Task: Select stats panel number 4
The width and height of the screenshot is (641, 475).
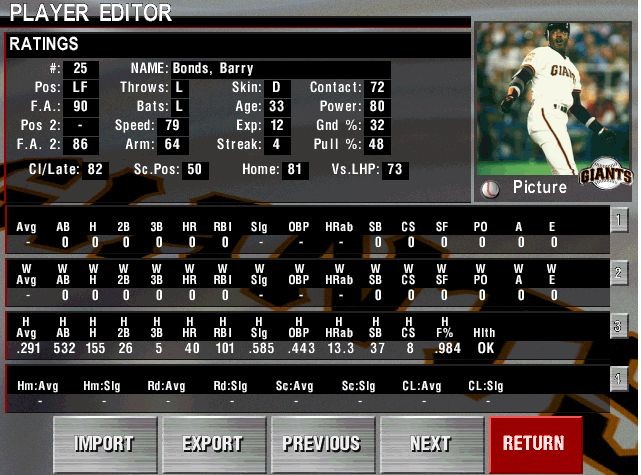Action: (620, 378)
